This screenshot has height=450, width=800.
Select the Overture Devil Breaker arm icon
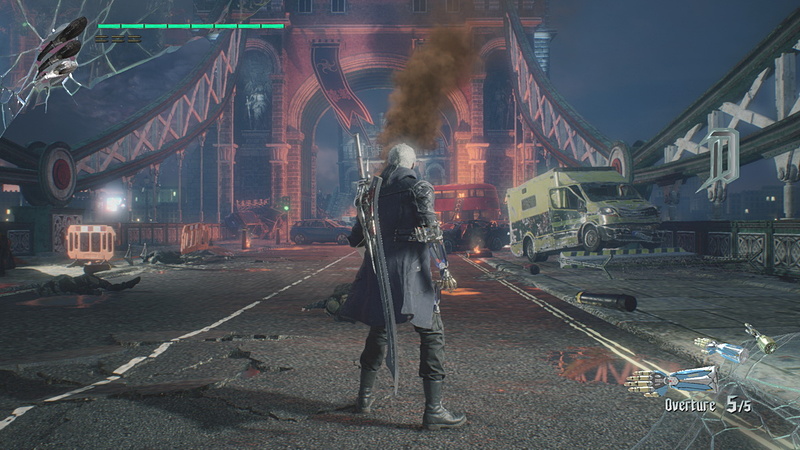pos(672,381)
